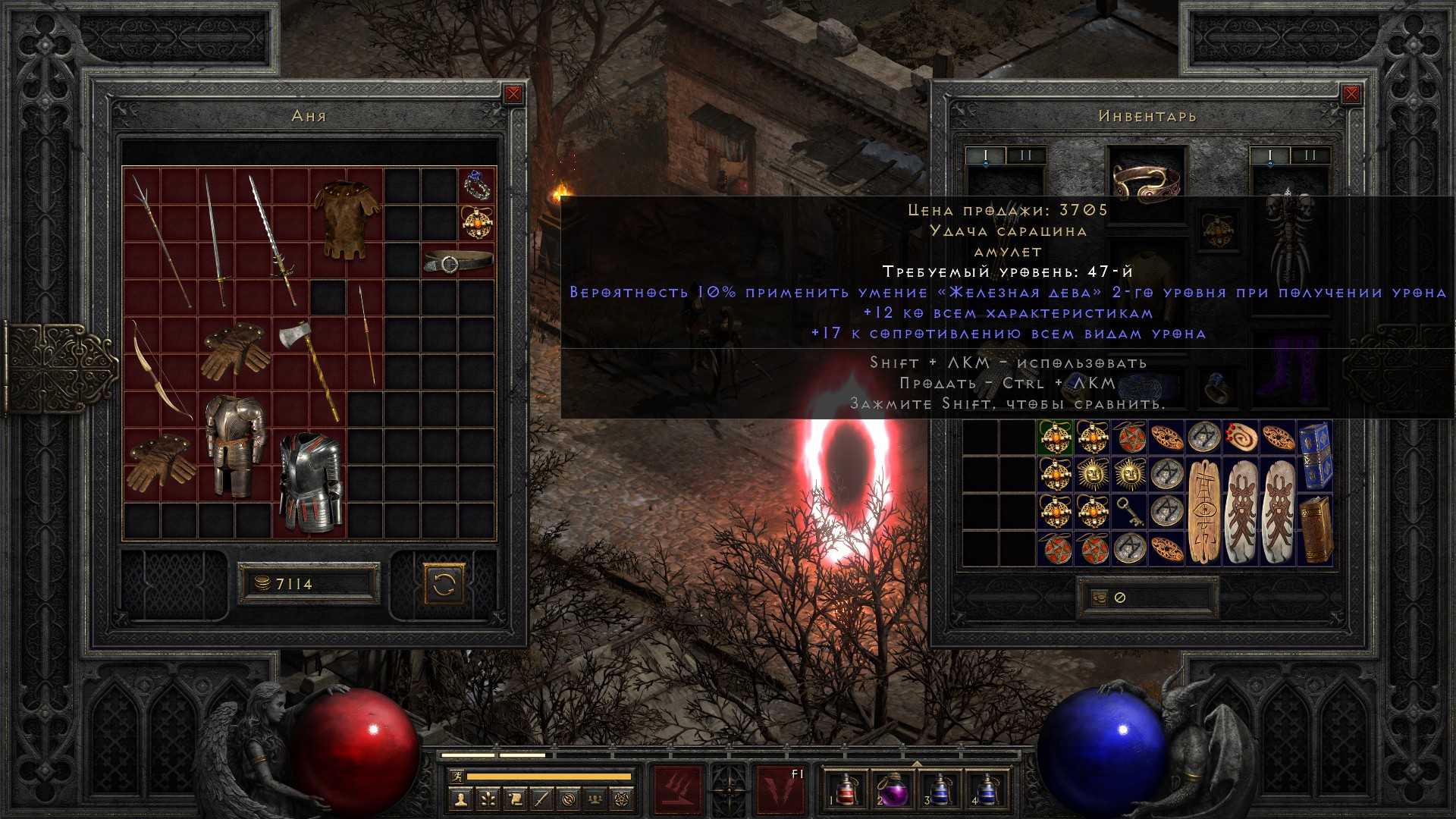Close the inventory panel
The image size is (1456, 819).
[1351, 94]
